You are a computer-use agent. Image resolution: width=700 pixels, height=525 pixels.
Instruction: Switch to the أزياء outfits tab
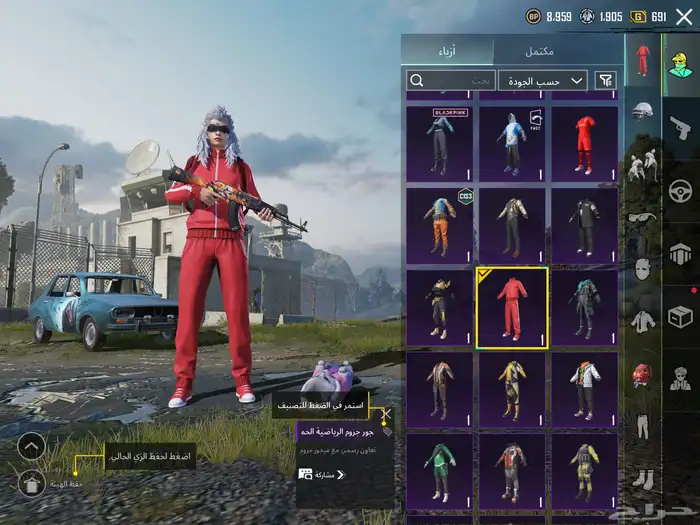tap(447, 51)
